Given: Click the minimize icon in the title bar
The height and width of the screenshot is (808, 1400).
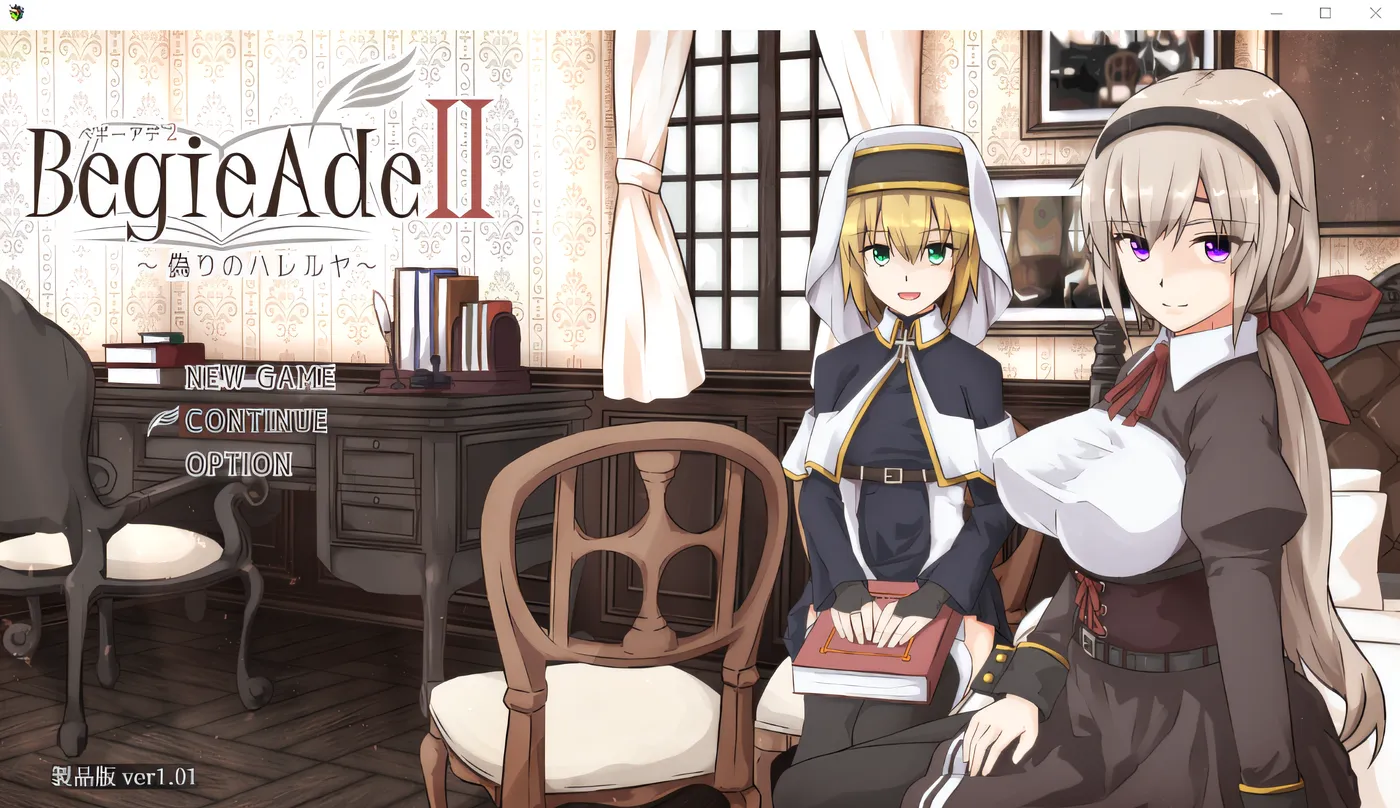Looking at the screenshot, I should coord(1275,13).
